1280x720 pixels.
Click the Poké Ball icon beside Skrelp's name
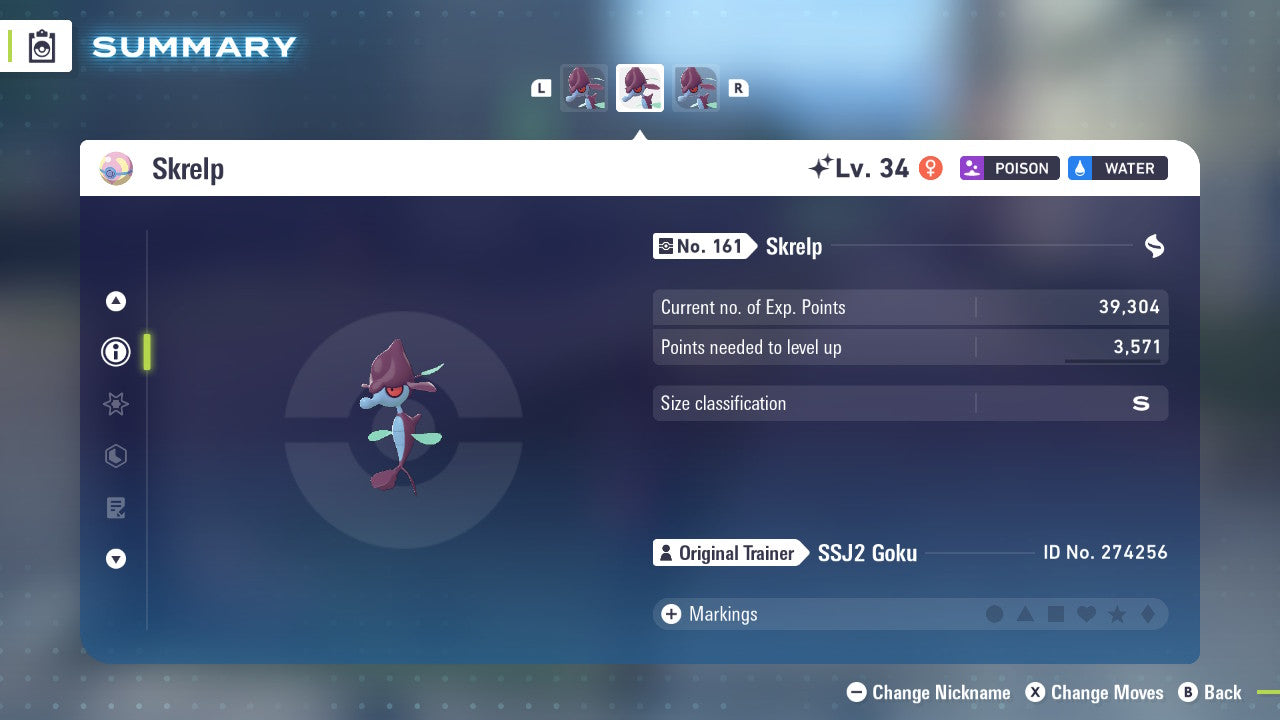(116, 168)
